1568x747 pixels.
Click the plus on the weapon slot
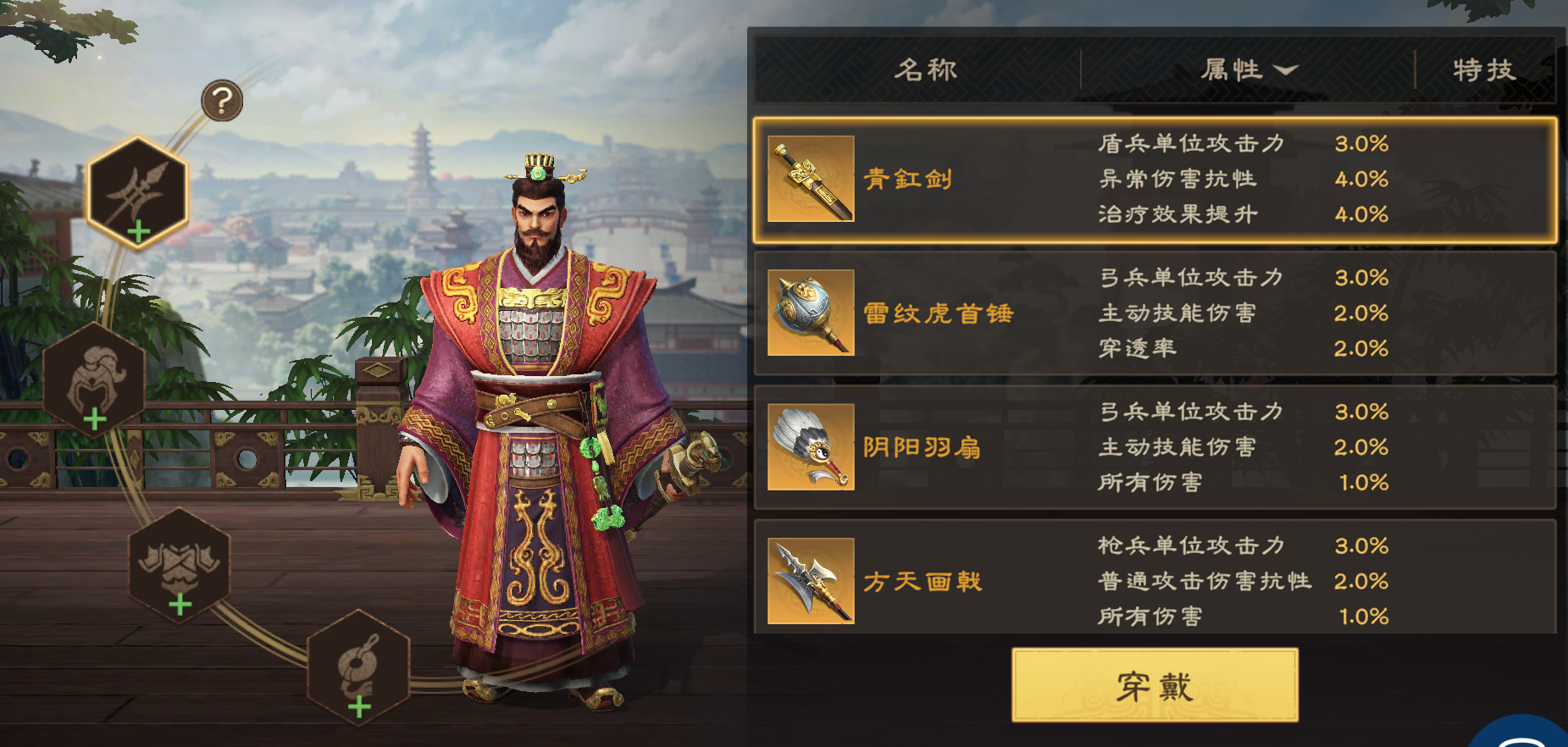pyautogui.click(x=138, y=231)
